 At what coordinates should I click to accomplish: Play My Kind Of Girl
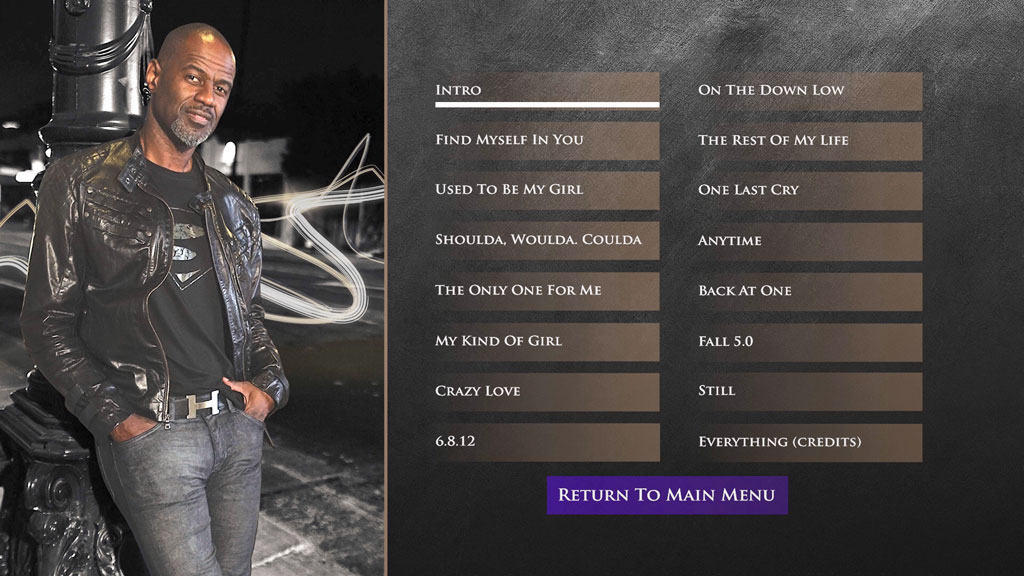click(x=546, y=341)
